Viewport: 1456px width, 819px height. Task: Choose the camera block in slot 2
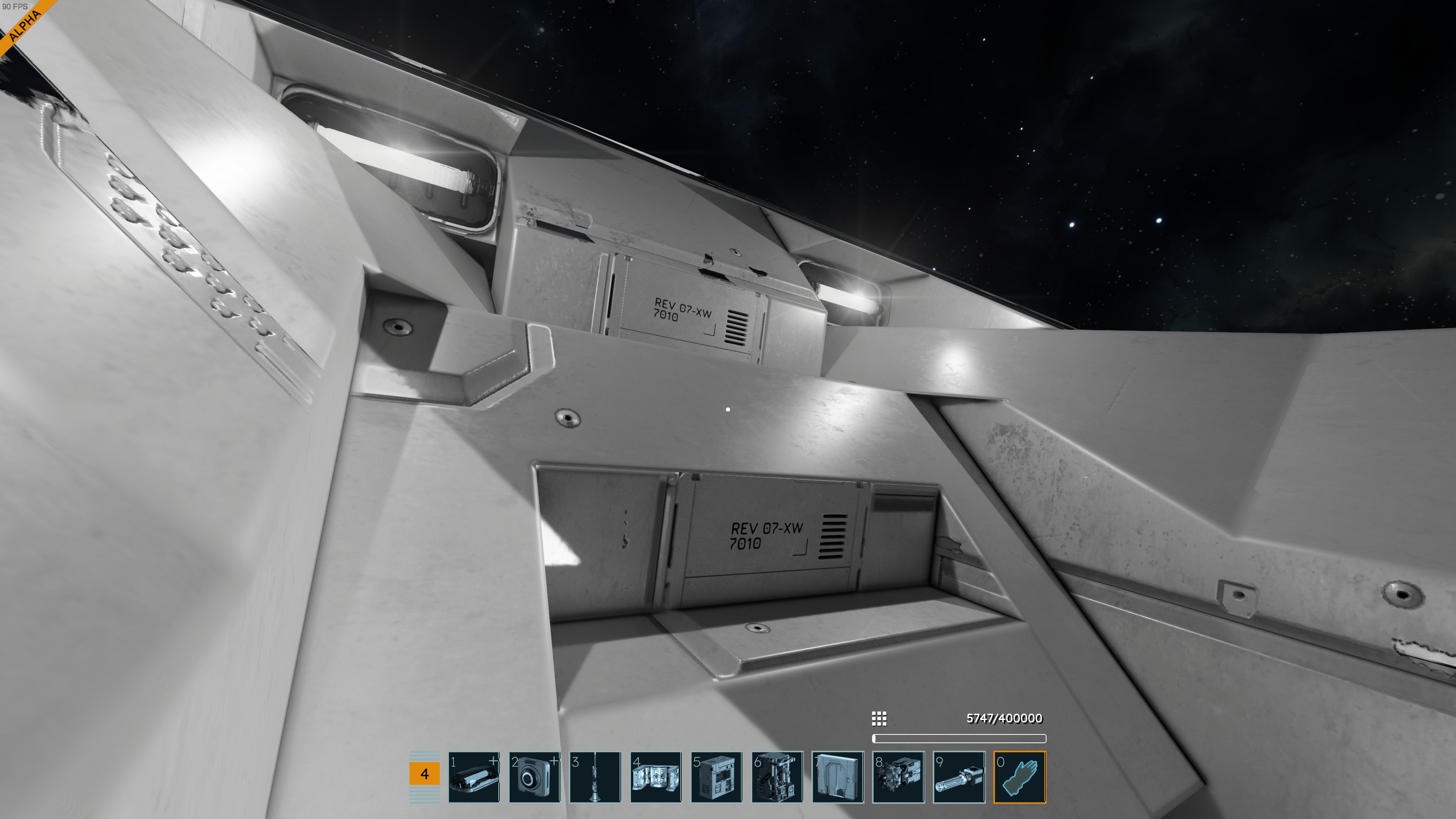[x=534, y=777]
